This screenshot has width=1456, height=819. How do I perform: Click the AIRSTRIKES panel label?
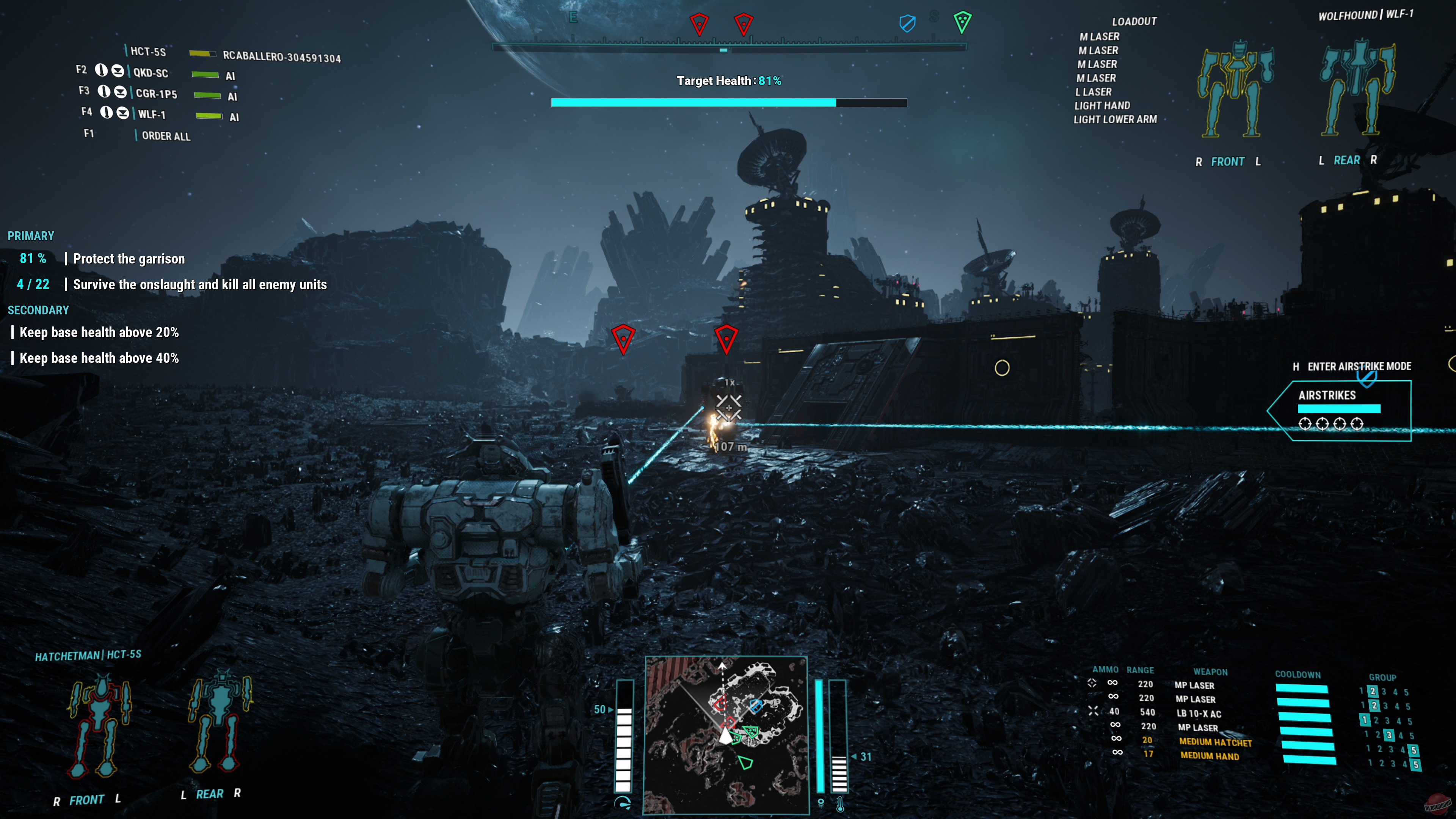click(x=1327, y=395)
